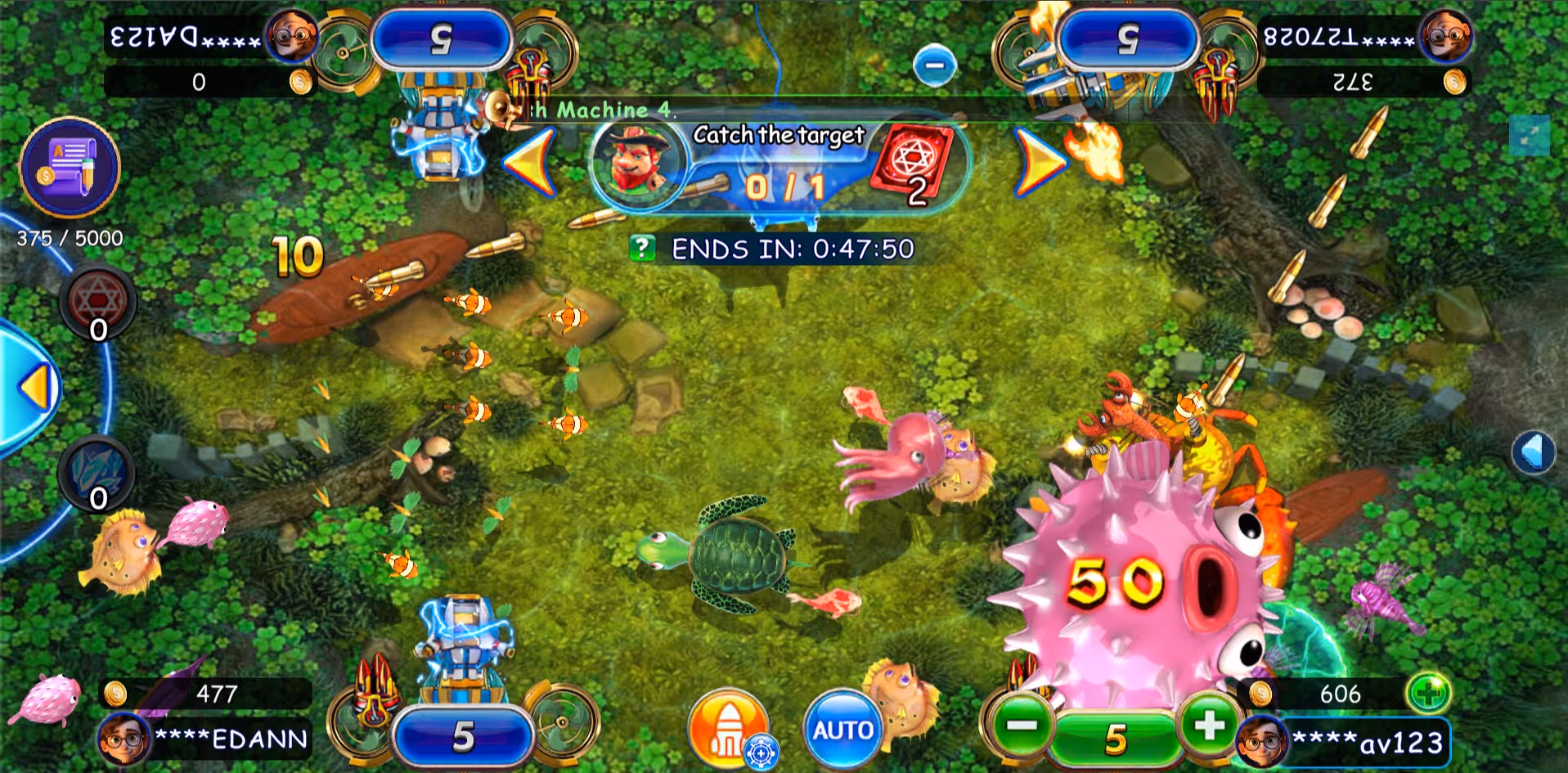
Task: Add coins with the green plus icon
Action: pyautogui.click(x=1428, y=694)
